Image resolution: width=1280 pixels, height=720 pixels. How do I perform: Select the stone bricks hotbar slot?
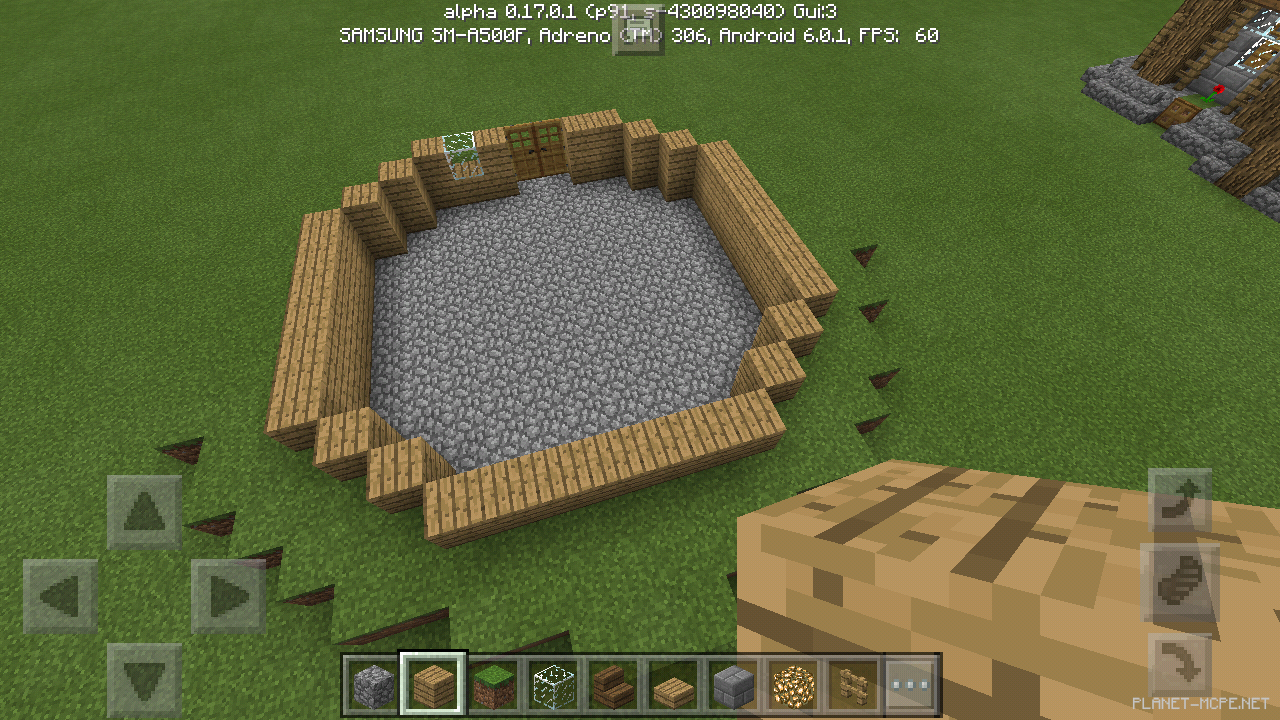[732, 685]
